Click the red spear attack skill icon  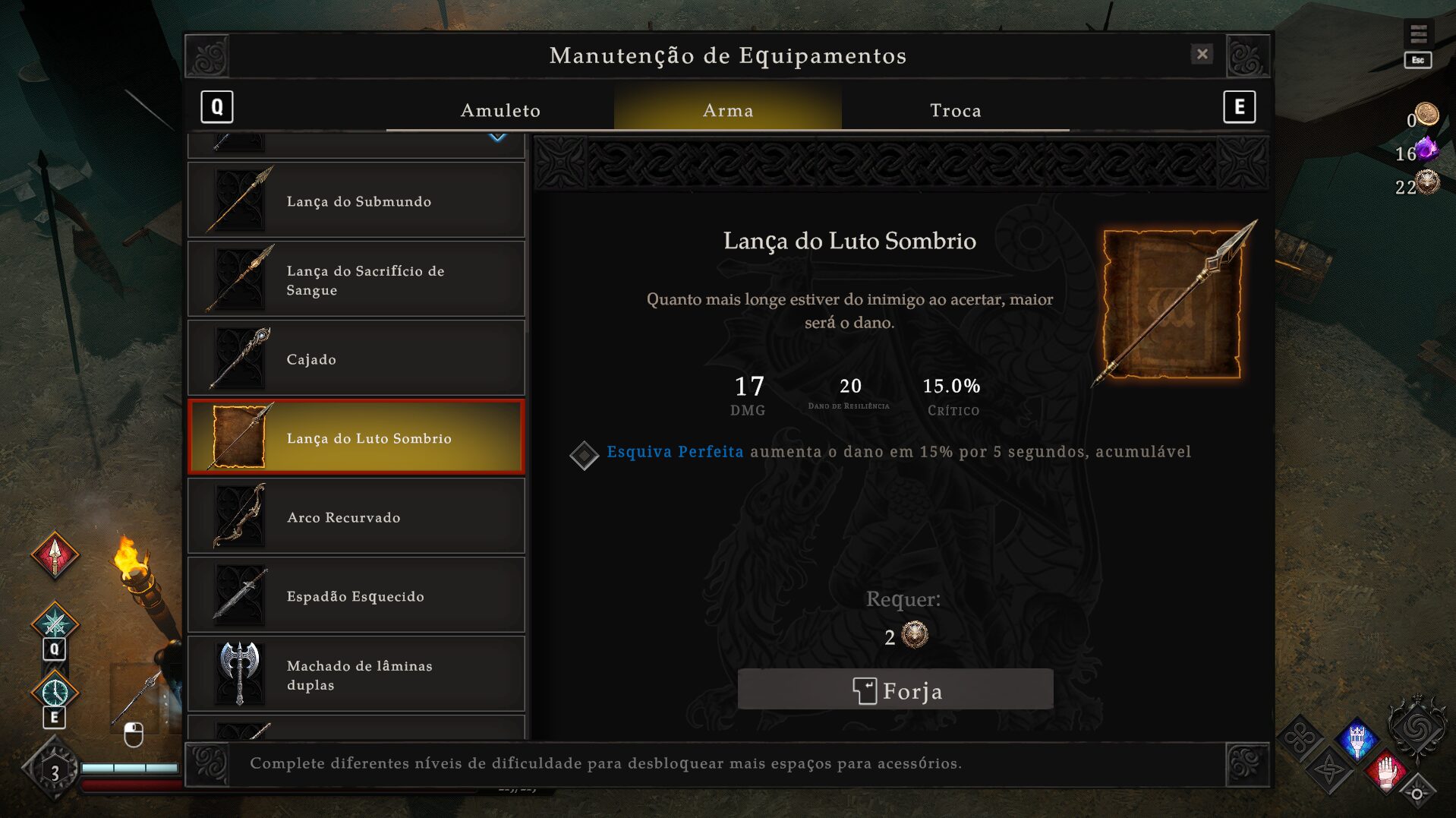click(55, 556)
